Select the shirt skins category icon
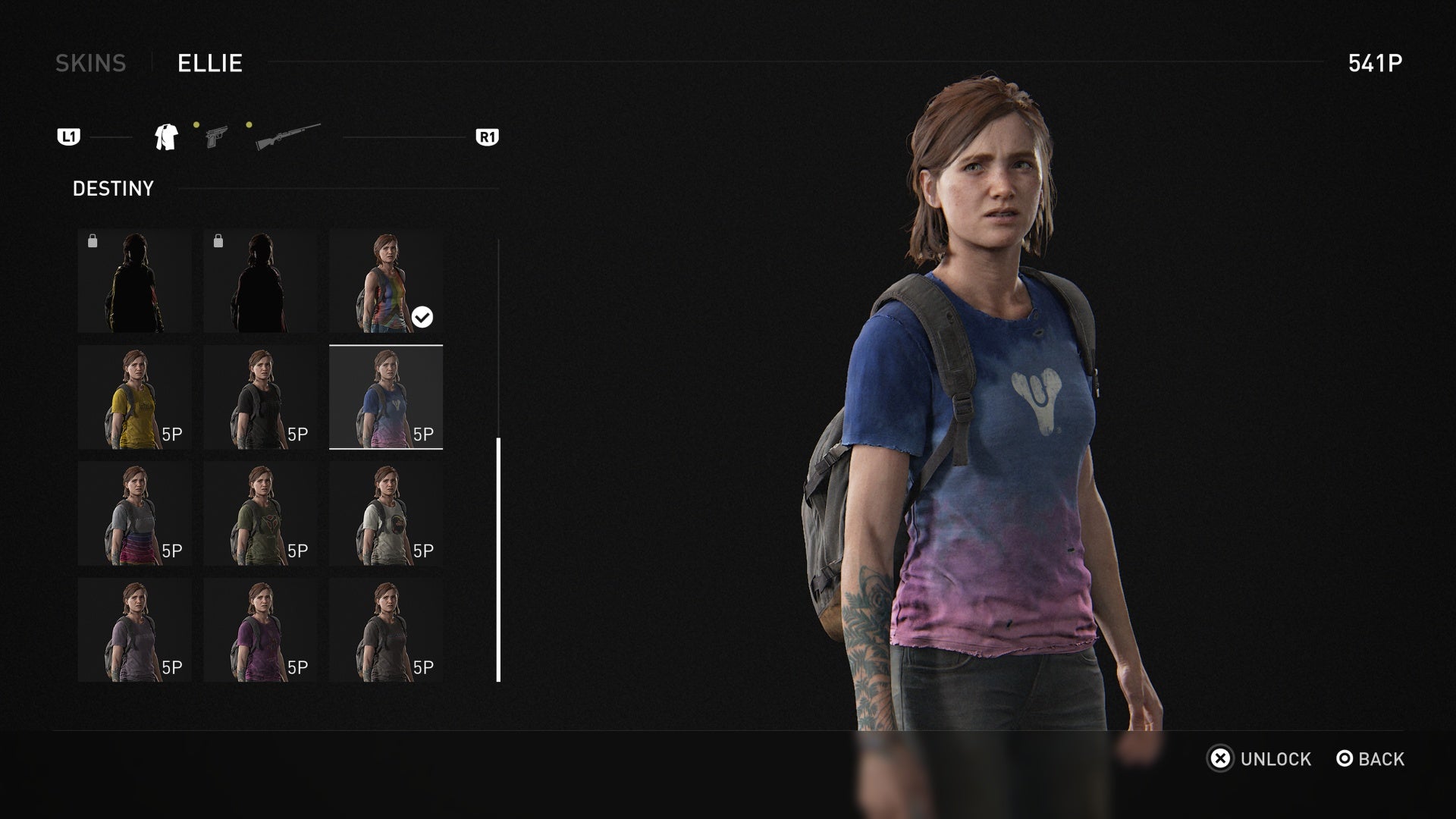This screenshot has height=819, width=1456. [166, 136]
